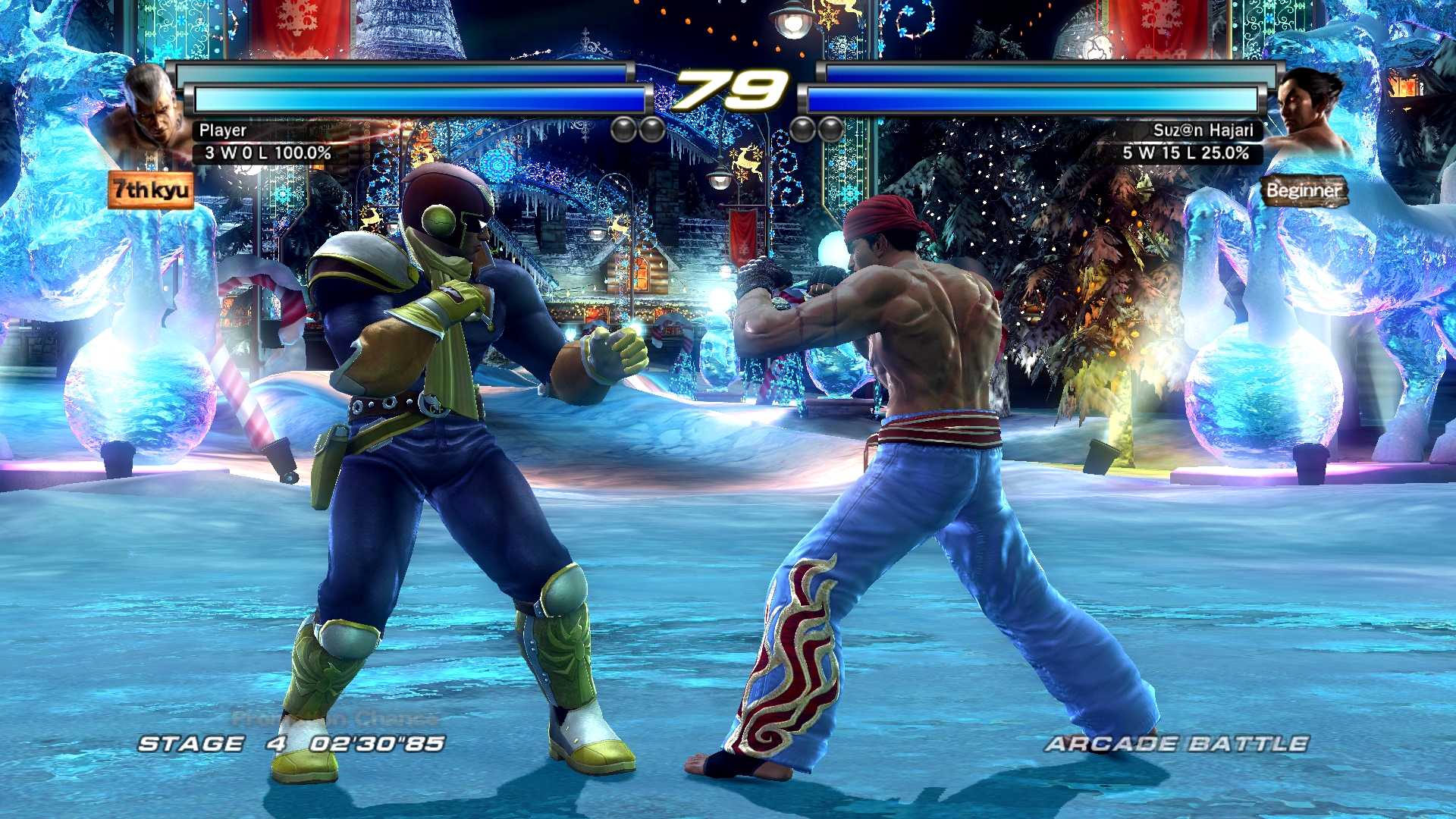Viewport: 1456px width, 819px height.
Task: Select the Beginner rank badge
Action: coord(1304,190)
